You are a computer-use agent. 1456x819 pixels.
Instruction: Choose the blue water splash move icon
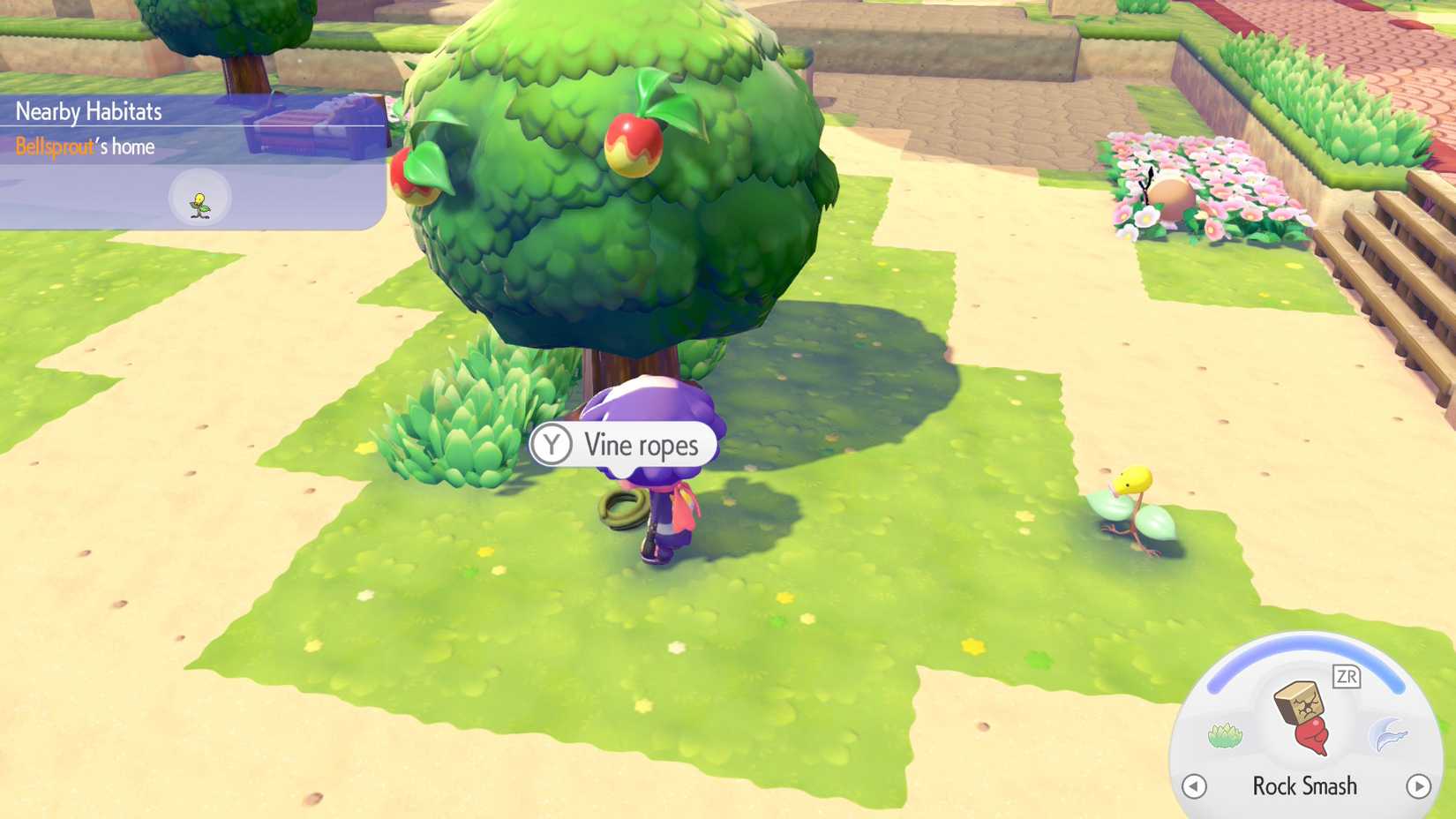[1388, 734]
